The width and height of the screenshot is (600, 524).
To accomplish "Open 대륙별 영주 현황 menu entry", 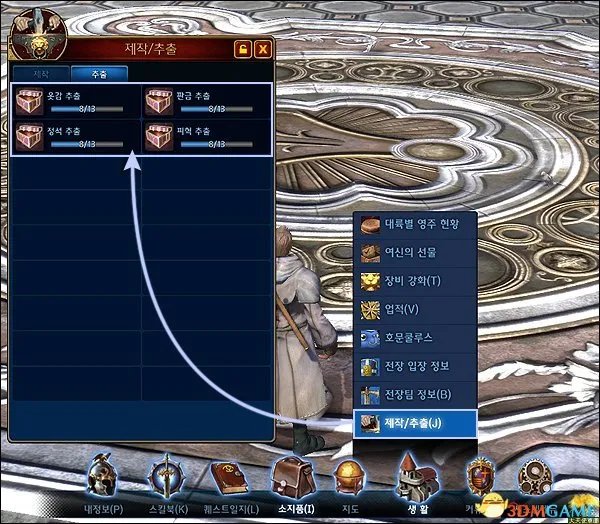I will coord(416,225).
